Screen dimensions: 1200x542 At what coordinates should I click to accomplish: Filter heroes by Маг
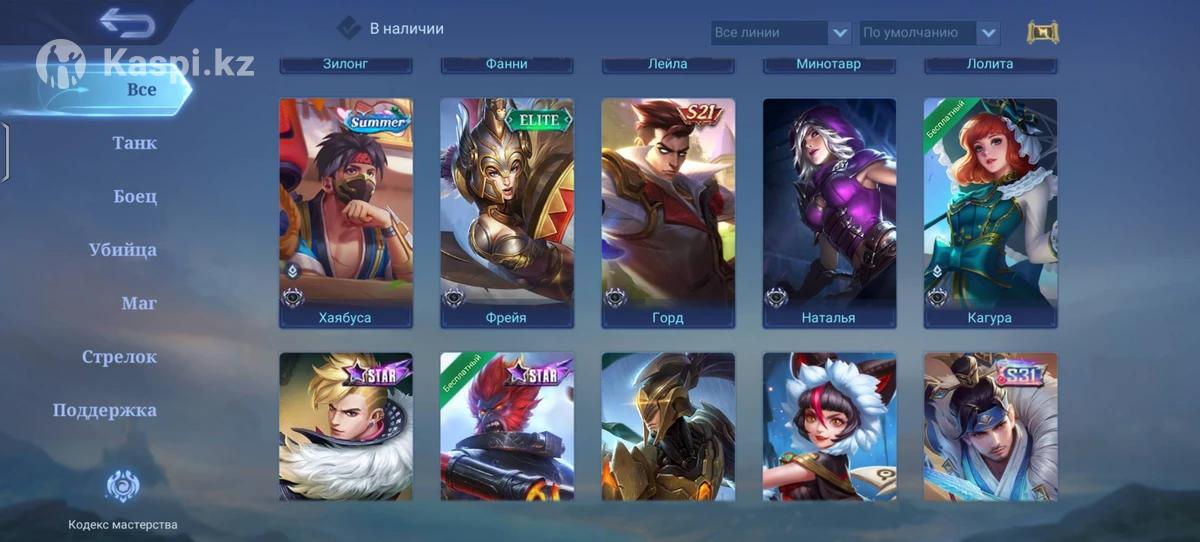pos(138,303)
